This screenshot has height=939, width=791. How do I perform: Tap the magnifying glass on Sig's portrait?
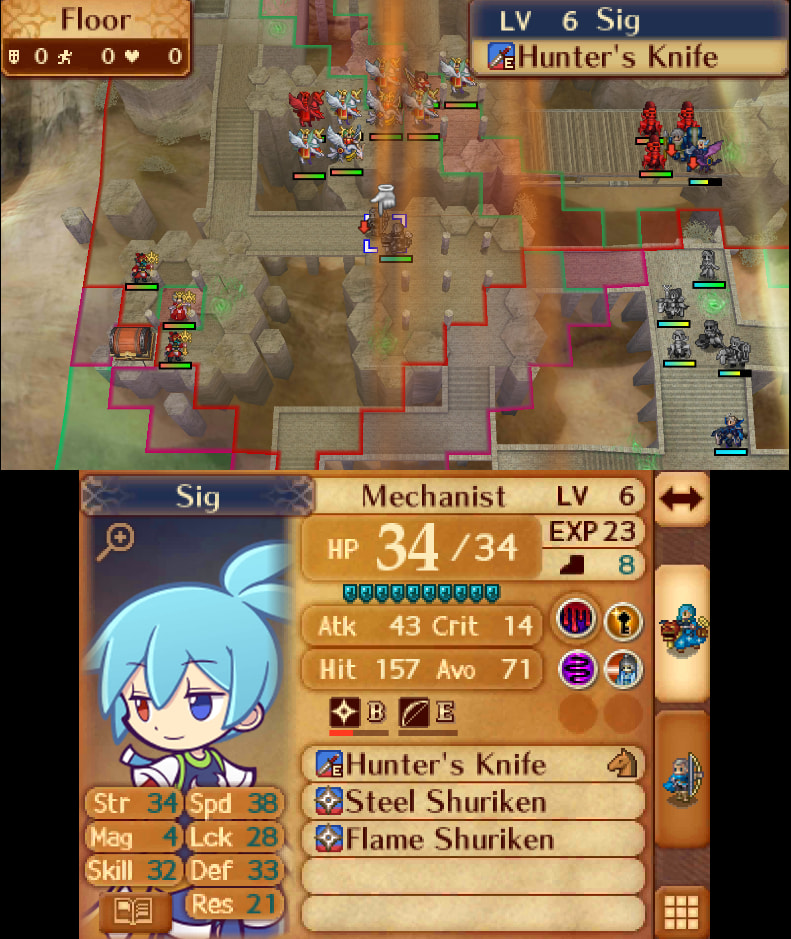coord(117,542)
